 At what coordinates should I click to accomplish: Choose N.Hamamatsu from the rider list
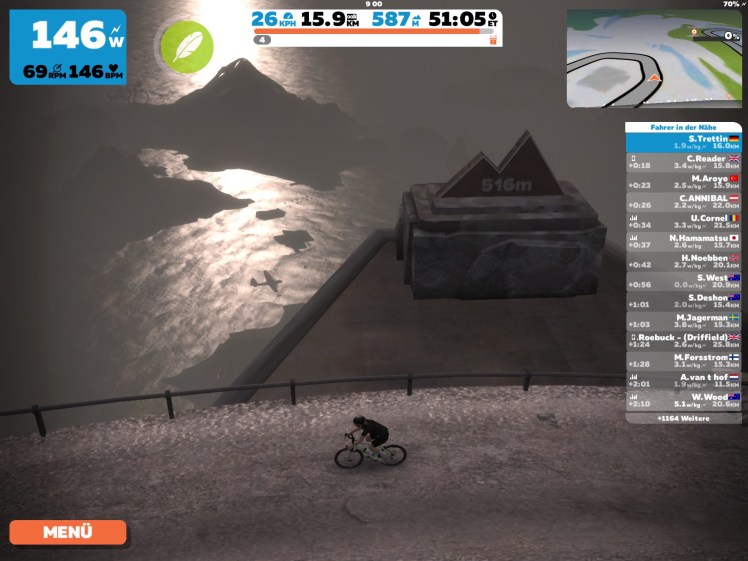point(683,241)
